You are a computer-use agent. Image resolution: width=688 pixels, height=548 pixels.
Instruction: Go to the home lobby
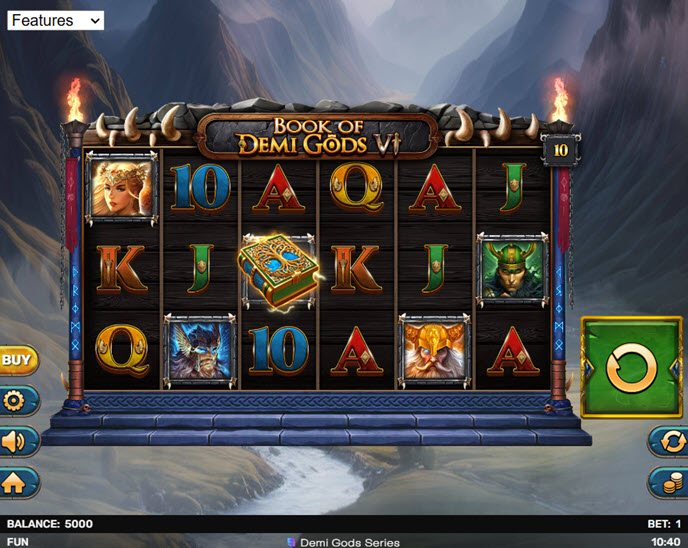(17, 483)
